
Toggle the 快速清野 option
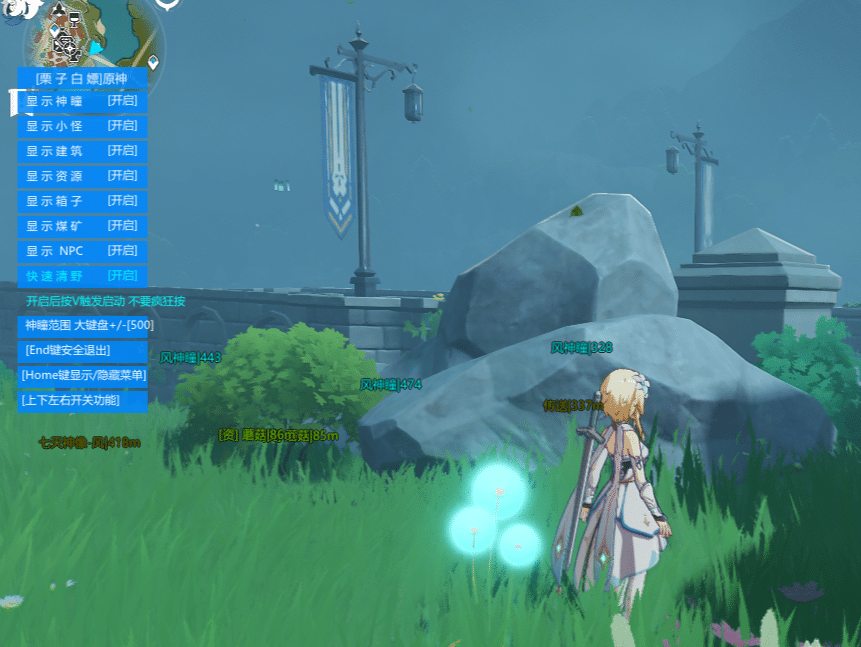point(82,276)
